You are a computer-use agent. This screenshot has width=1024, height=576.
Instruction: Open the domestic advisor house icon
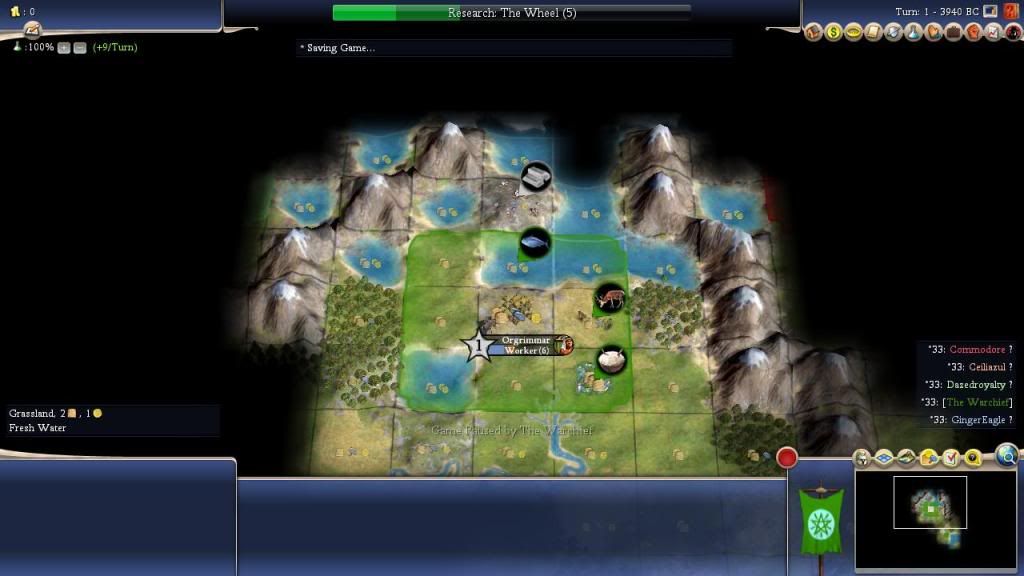(813, 33)
